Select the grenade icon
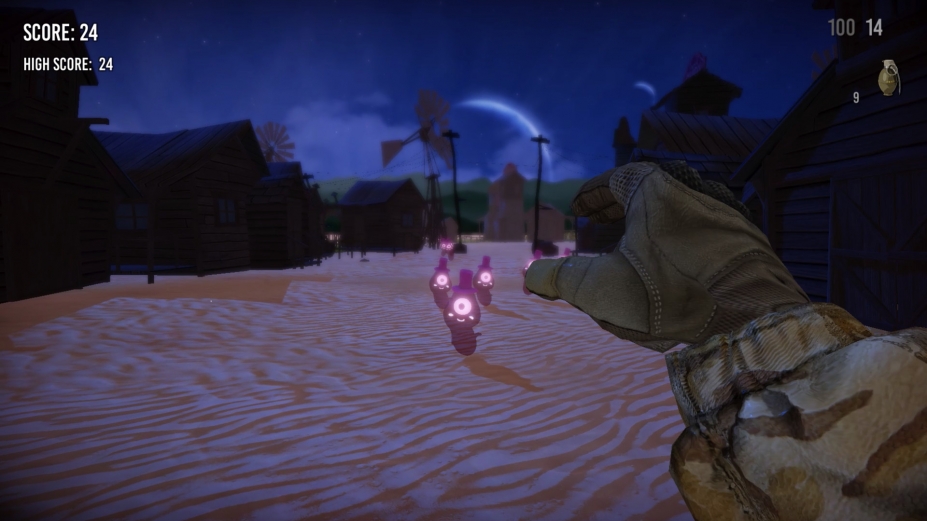The width and height of the screenshot is (927, 521). (x=888, y=79)
